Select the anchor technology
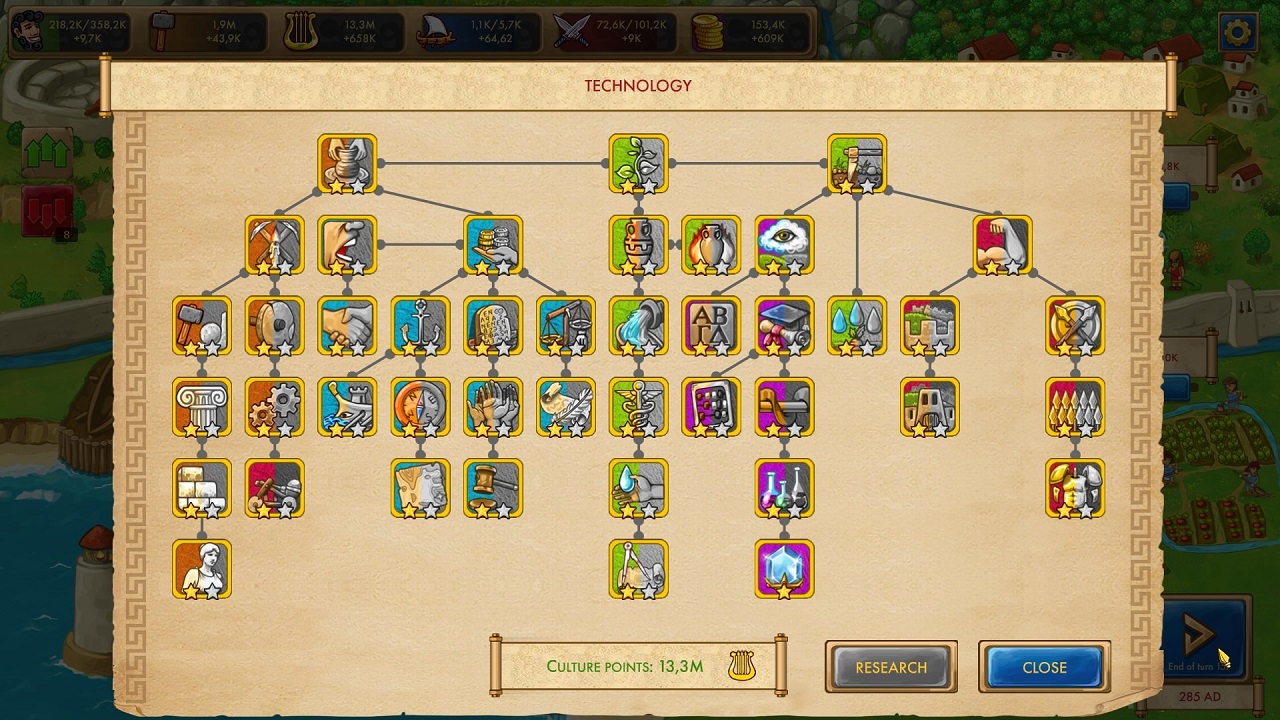 (420, 326)
